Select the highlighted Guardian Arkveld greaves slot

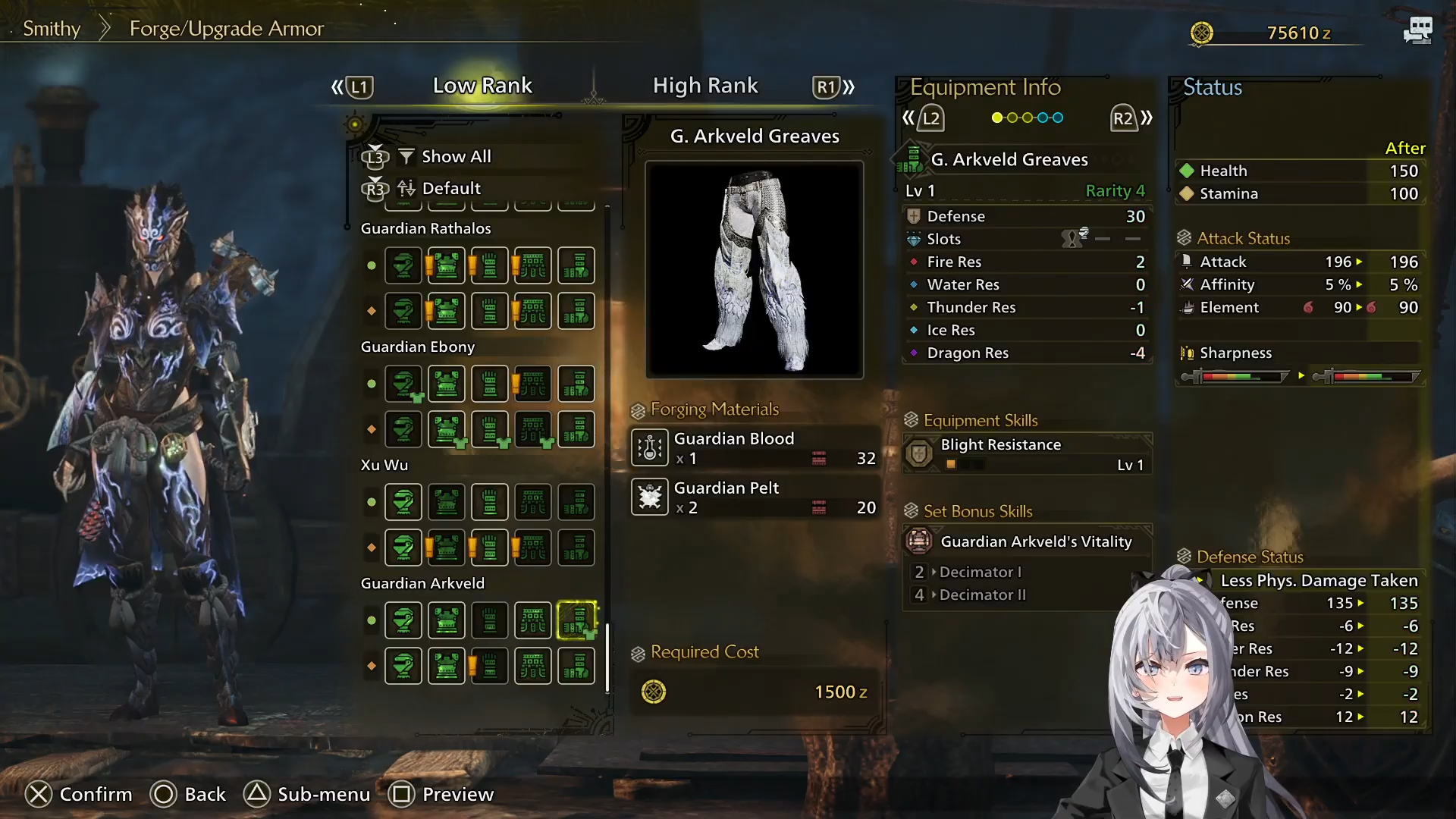576,620
